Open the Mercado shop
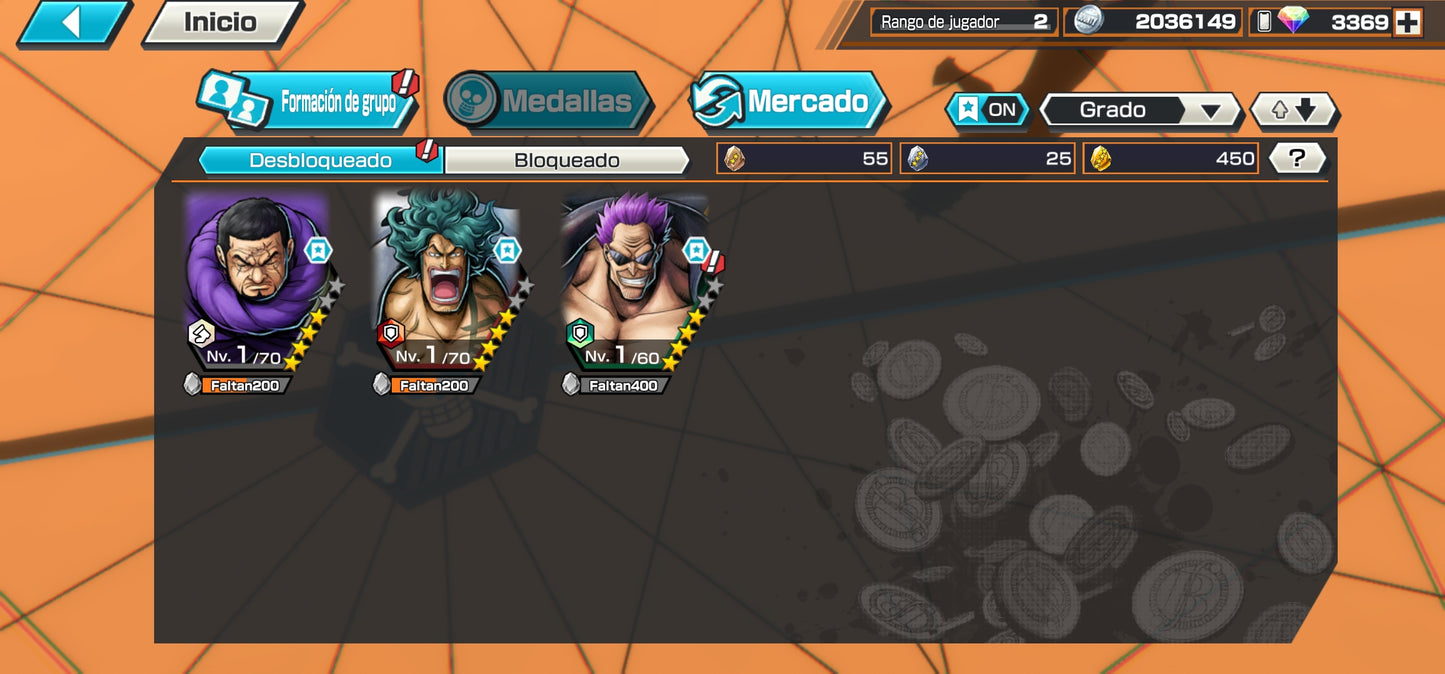The image size is (1445, 674). click(x=789, y=101)
